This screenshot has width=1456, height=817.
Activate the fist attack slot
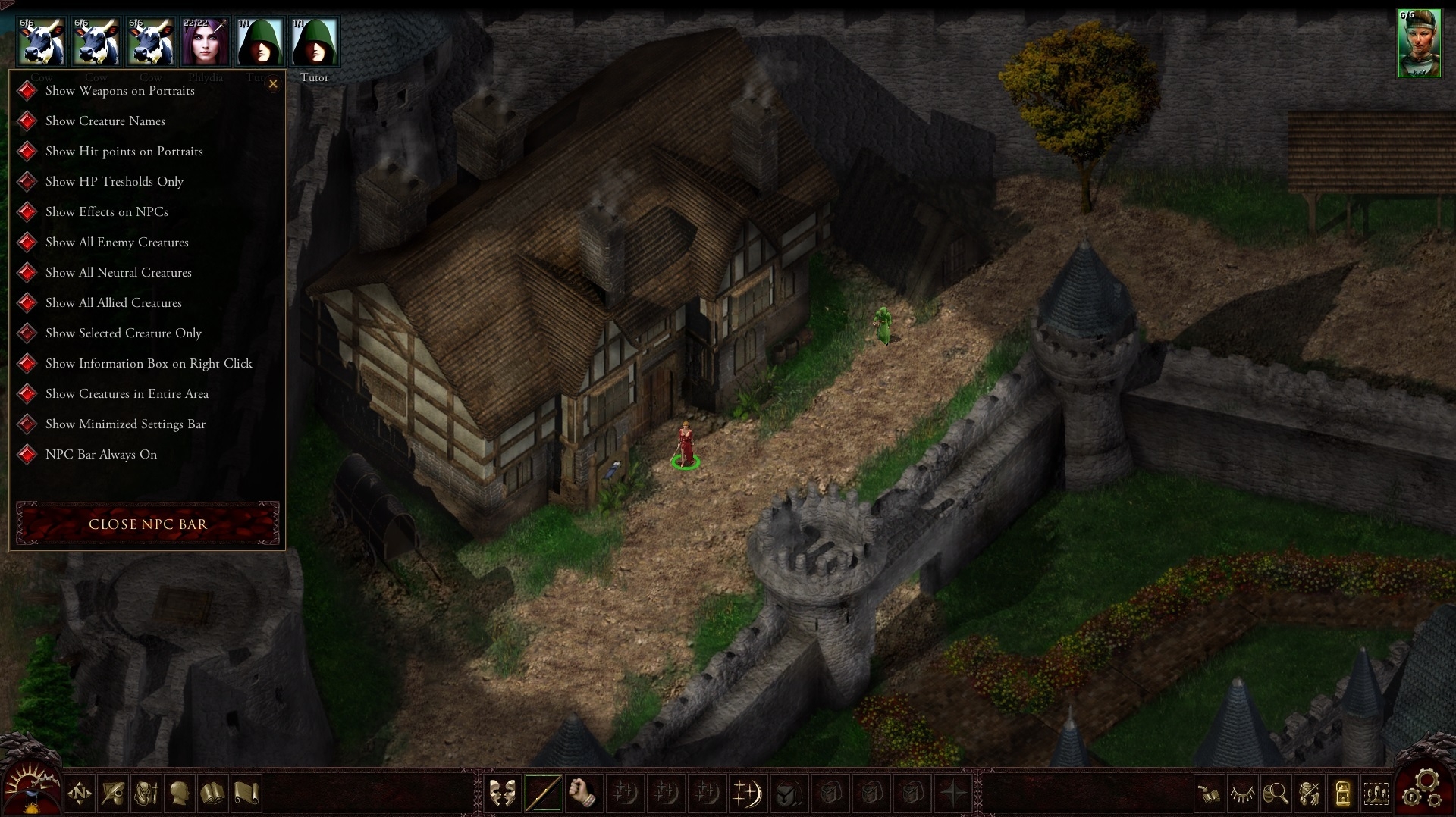tap(583, 794)
